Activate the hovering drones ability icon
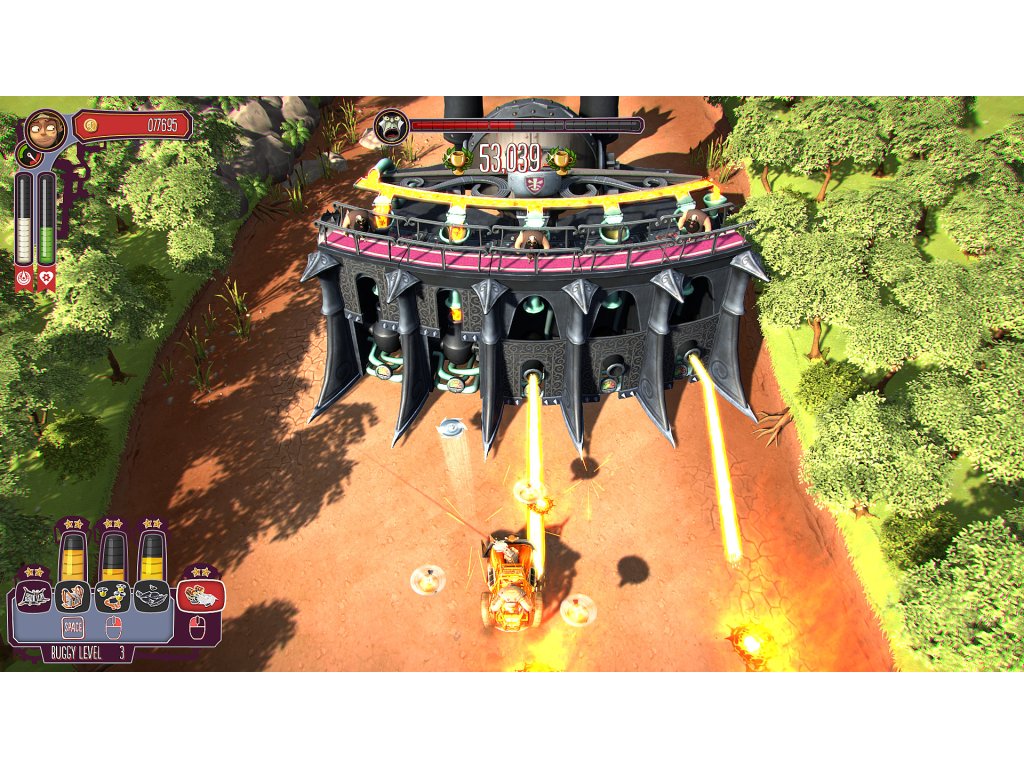The image size is (1024, 768). pos(113,597)
